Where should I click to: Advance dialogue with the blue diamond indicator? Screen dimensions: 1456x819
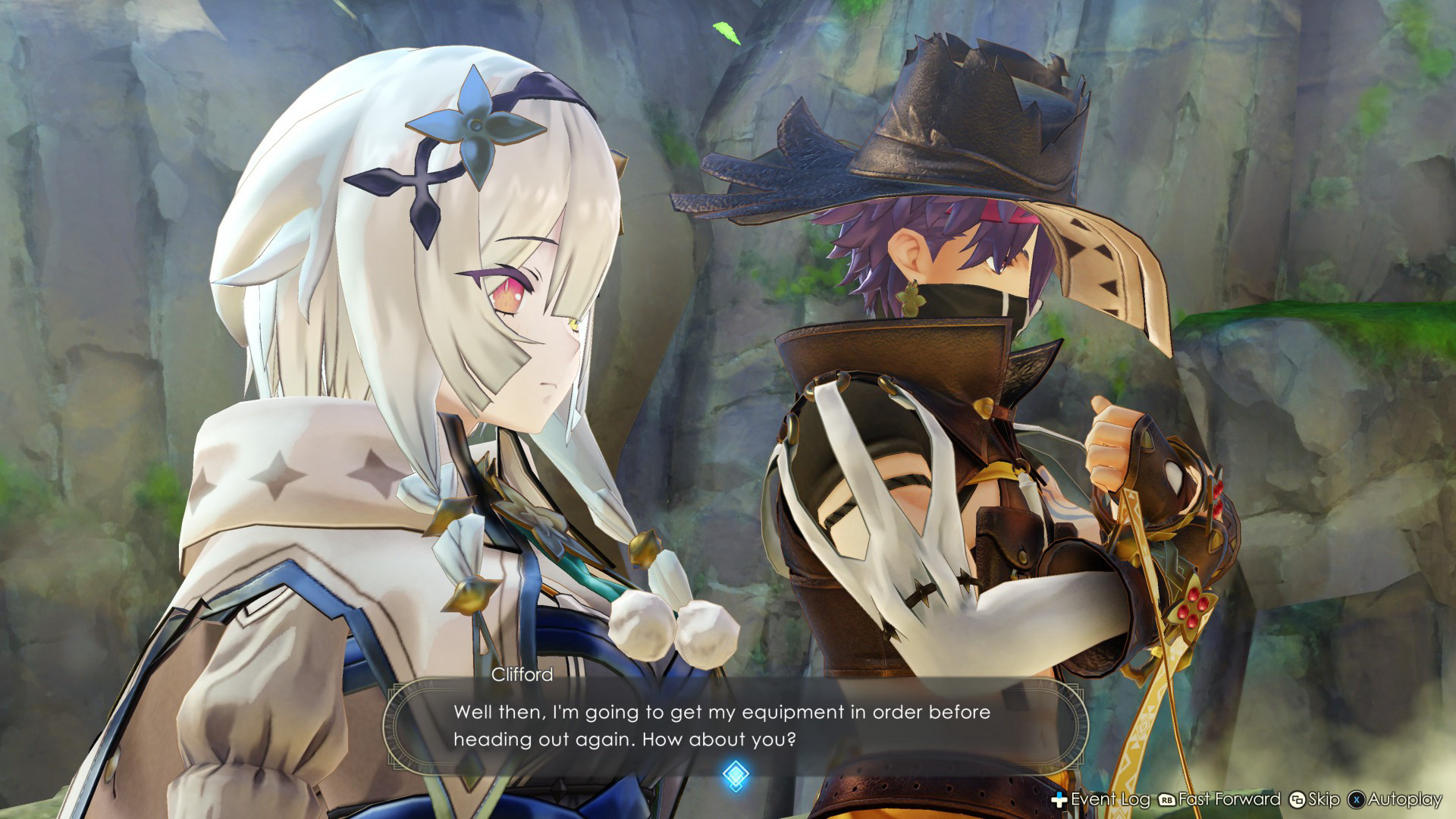pos(736,775)
